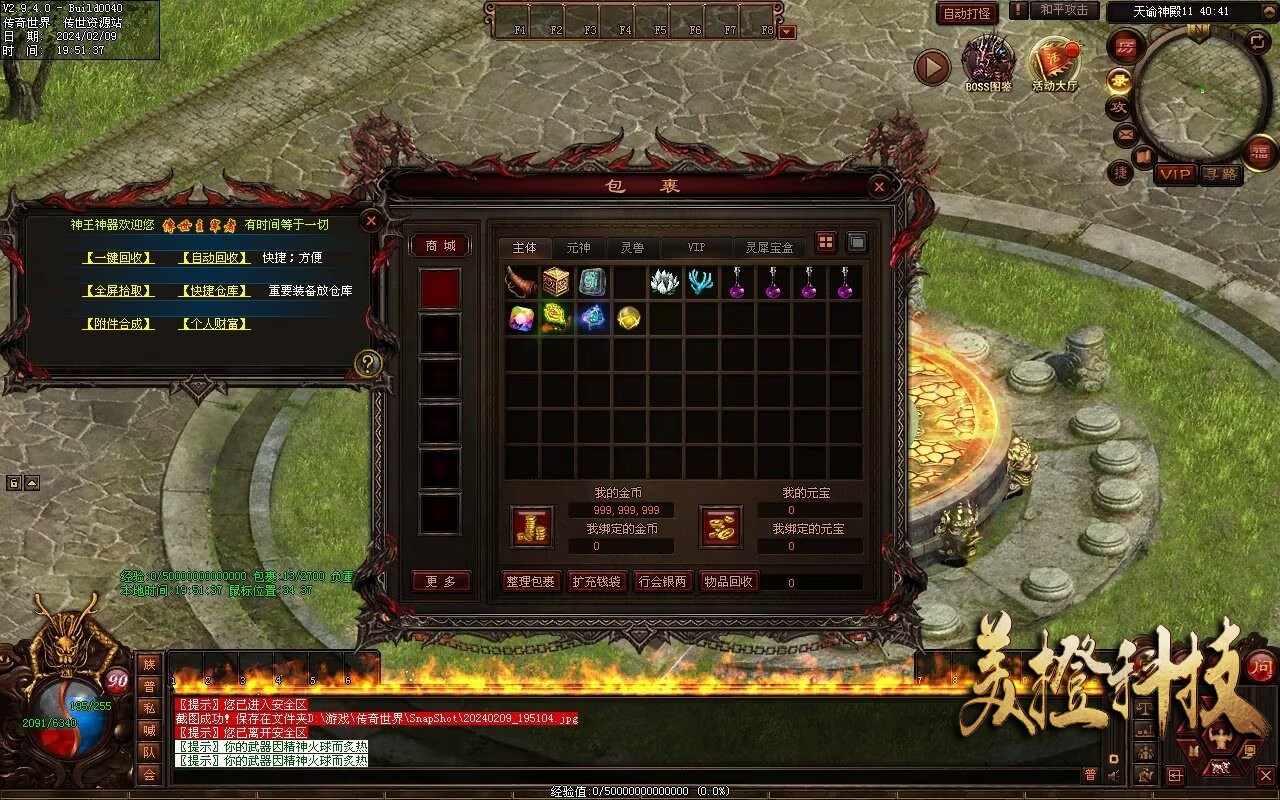Select the horn item in the bag
This screenshot has height=800, width=1280.
click(521, 282)
